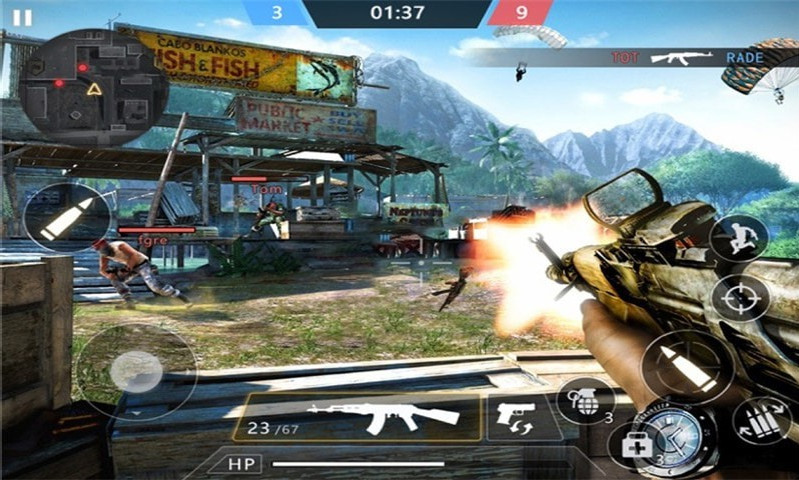Throw a grenade

(585, 400)
